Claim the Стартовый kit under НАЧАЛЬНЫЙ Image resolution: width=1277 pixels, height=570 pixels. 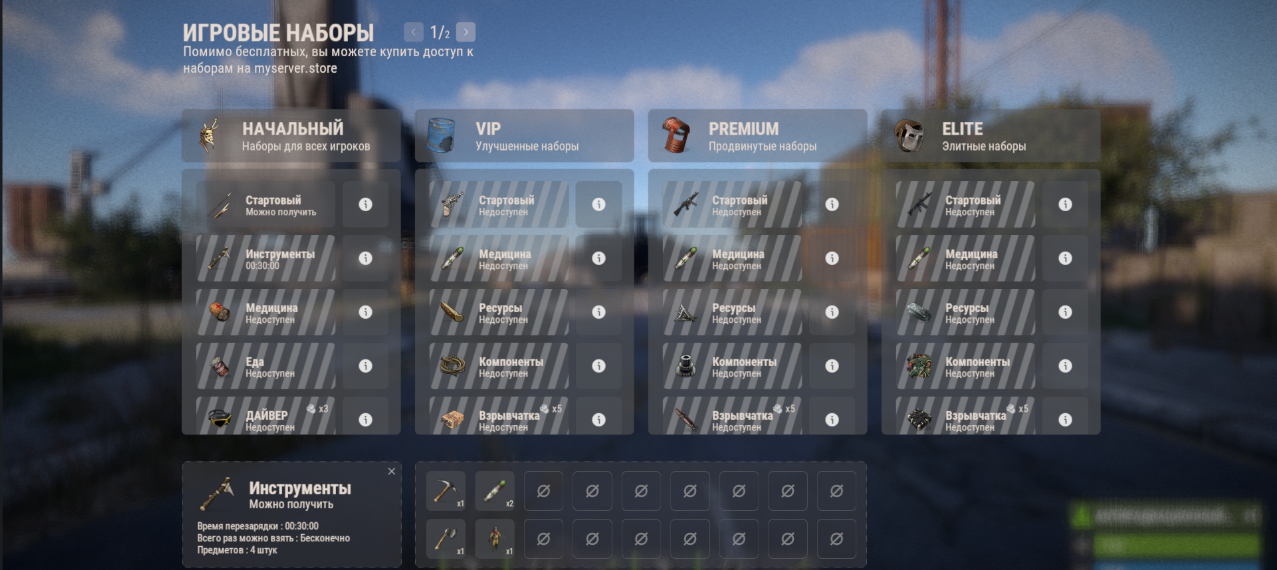[265, 205]
